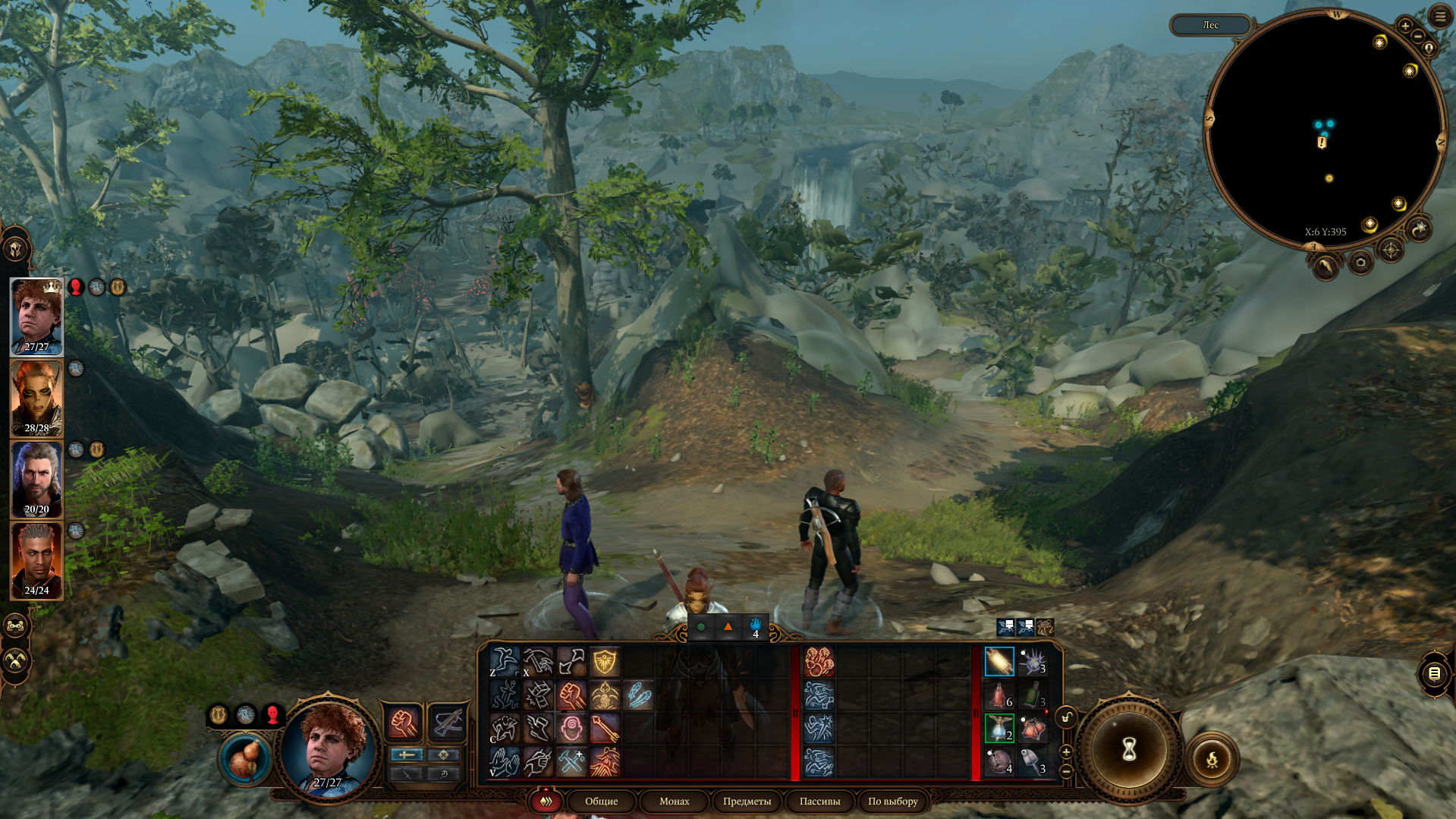Zoom out the minimap with minus button
Image resolution: width=1456 pixels, height=819 pixels.
point(1417,36)
